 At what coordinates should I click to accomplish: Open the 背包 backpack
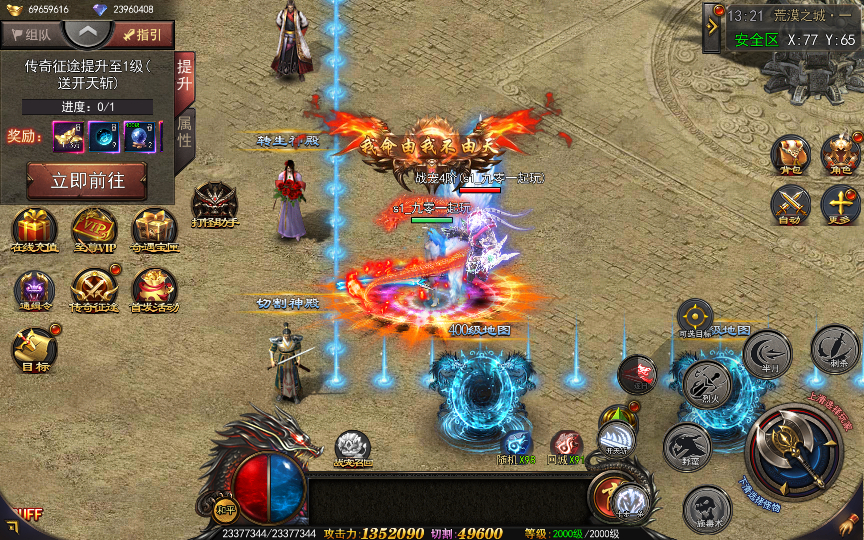click(x=791, y=156)
